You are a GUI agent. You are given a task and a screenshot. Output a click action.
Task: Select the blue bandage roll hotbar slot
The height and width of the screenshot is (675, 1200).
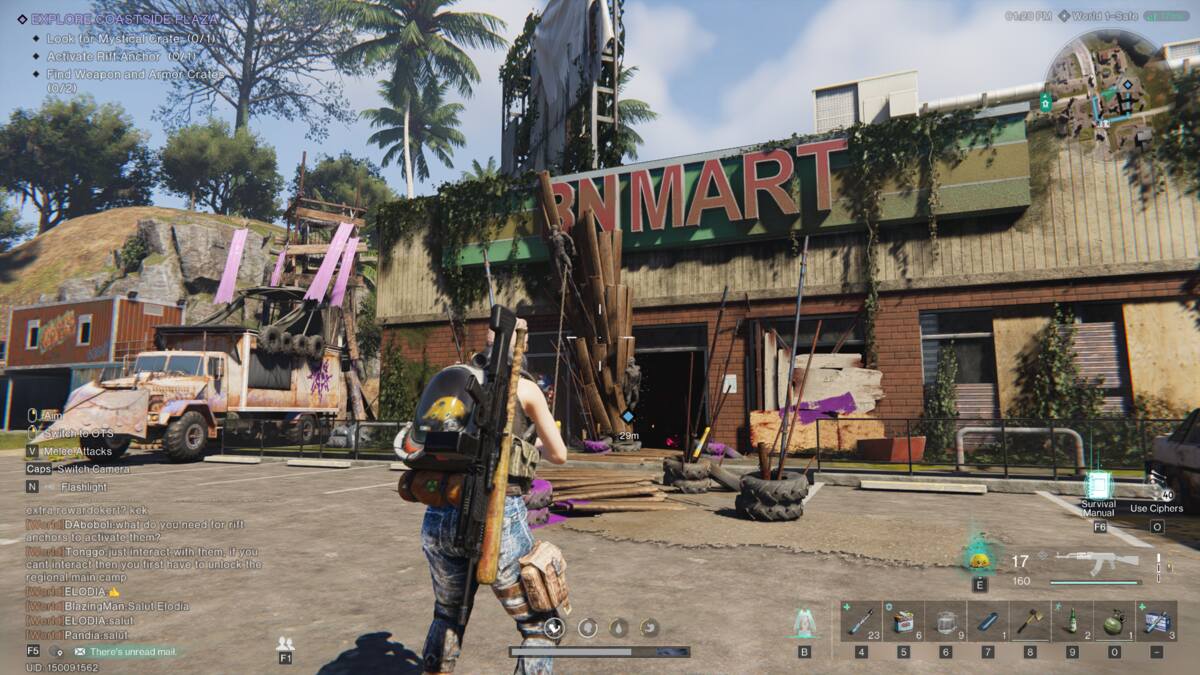click(987, 621)
